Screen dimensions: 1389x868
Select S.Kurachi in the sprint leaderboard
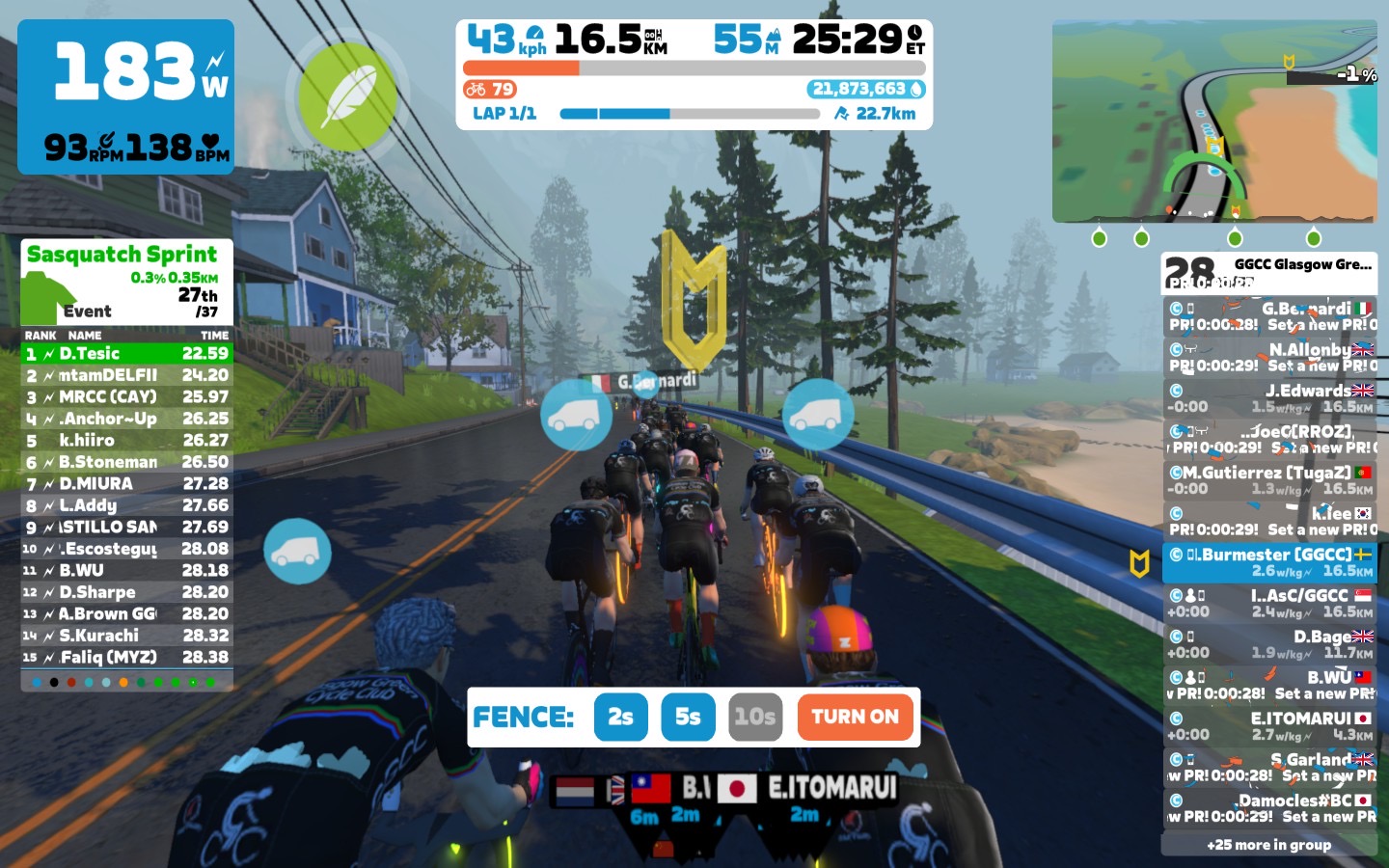(x=126, y=636)
